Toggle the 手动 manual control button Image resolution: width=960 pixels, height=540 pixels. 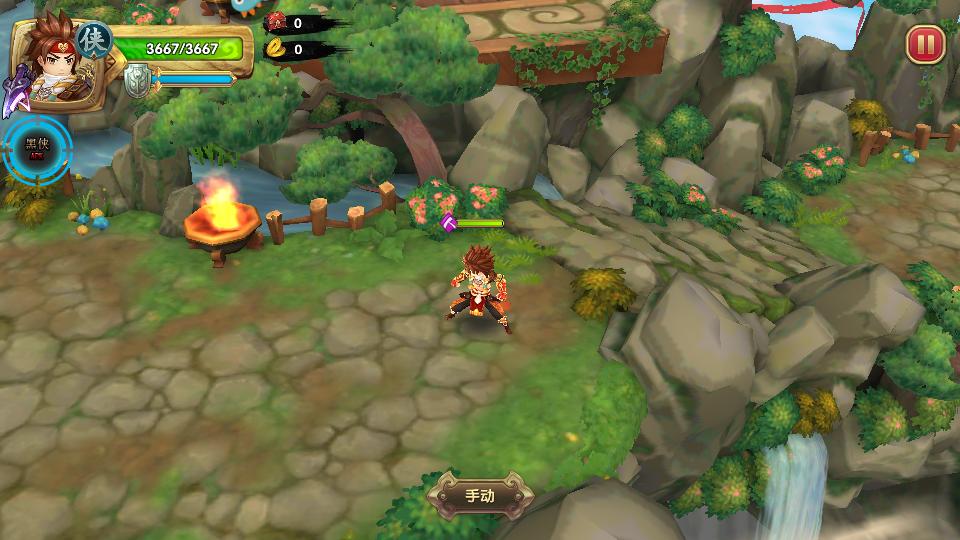point(479,495)
